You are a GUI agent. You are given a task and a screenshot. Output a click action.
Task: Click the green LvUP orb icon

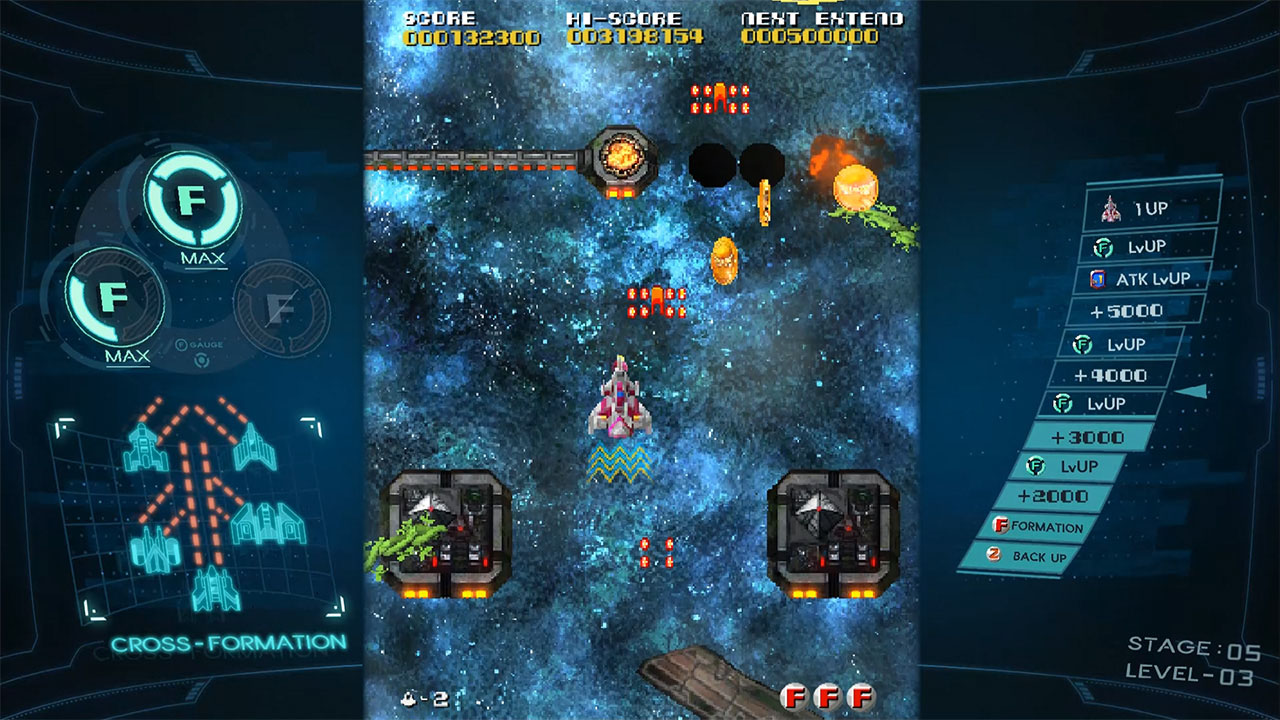click(x=1102, y=246)
